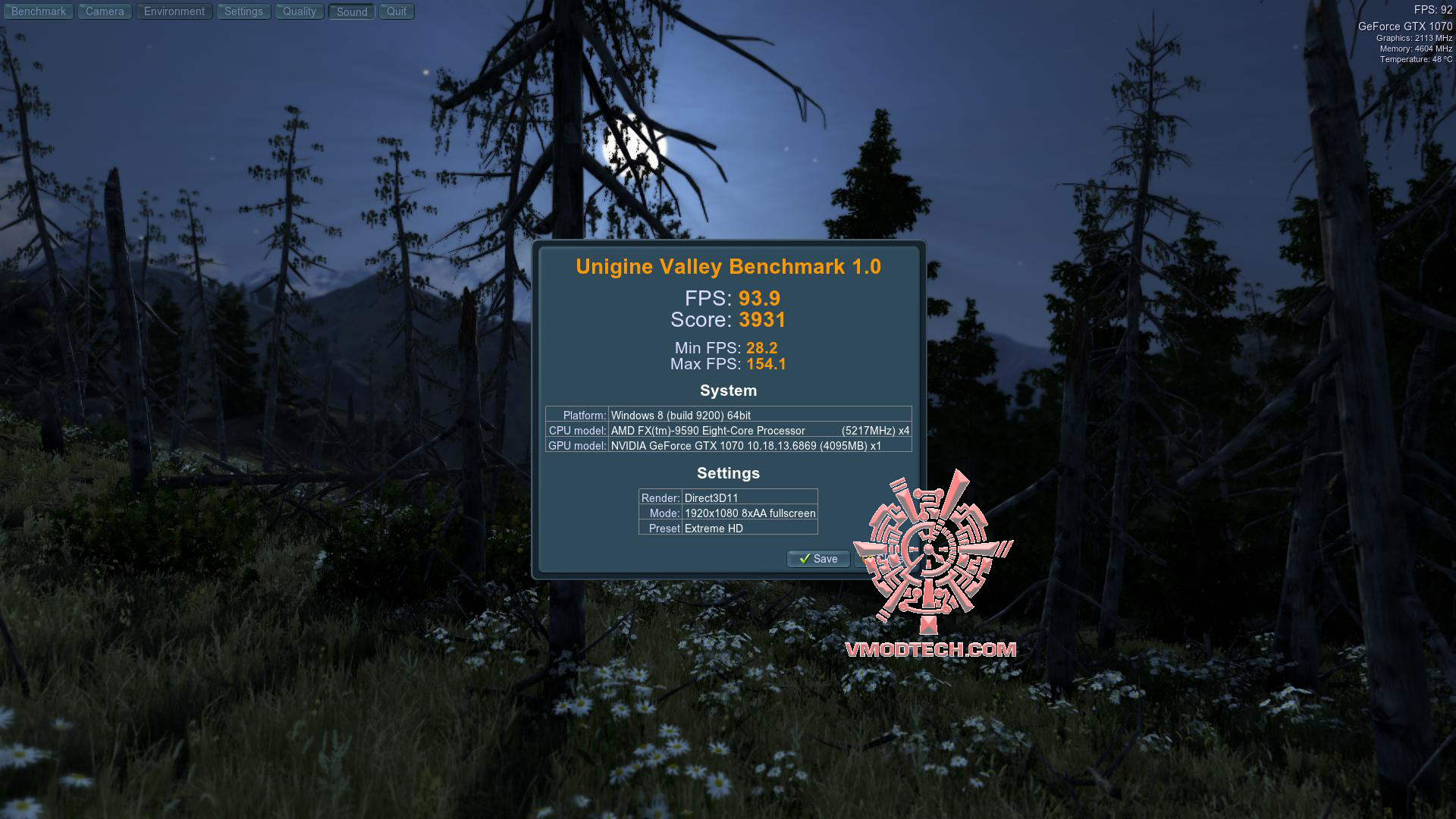
Task: Click the GeForce GTX 1070 status readout
Action: click(1407, 25)
